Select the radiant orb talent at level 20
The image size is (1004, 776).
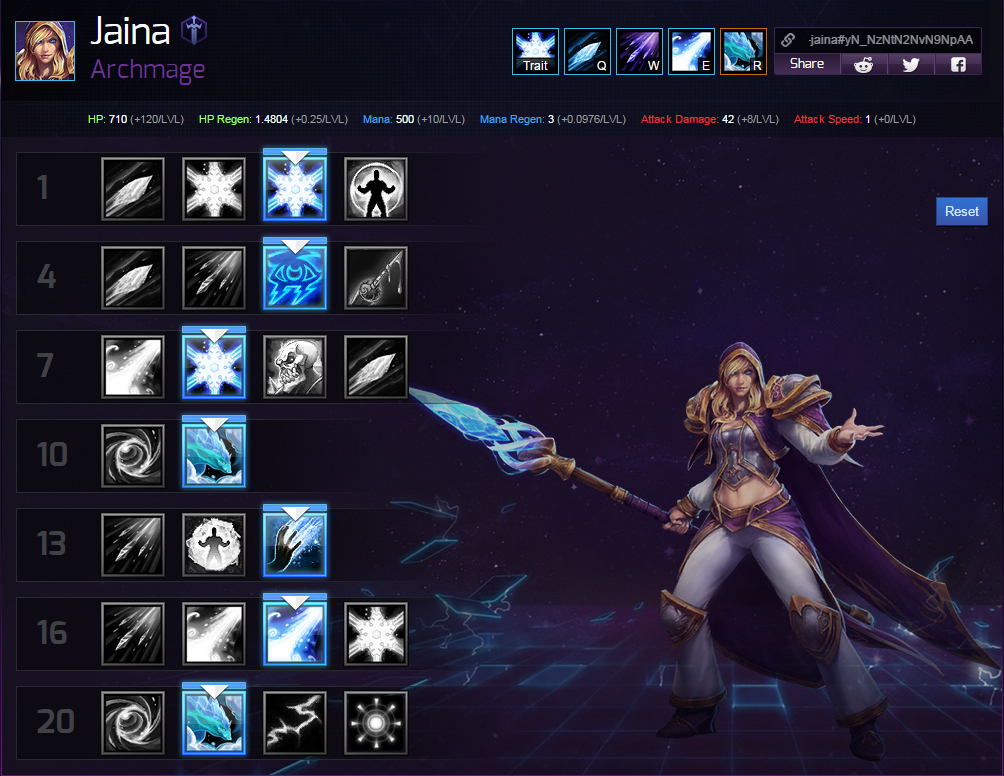tap(376, 722)
